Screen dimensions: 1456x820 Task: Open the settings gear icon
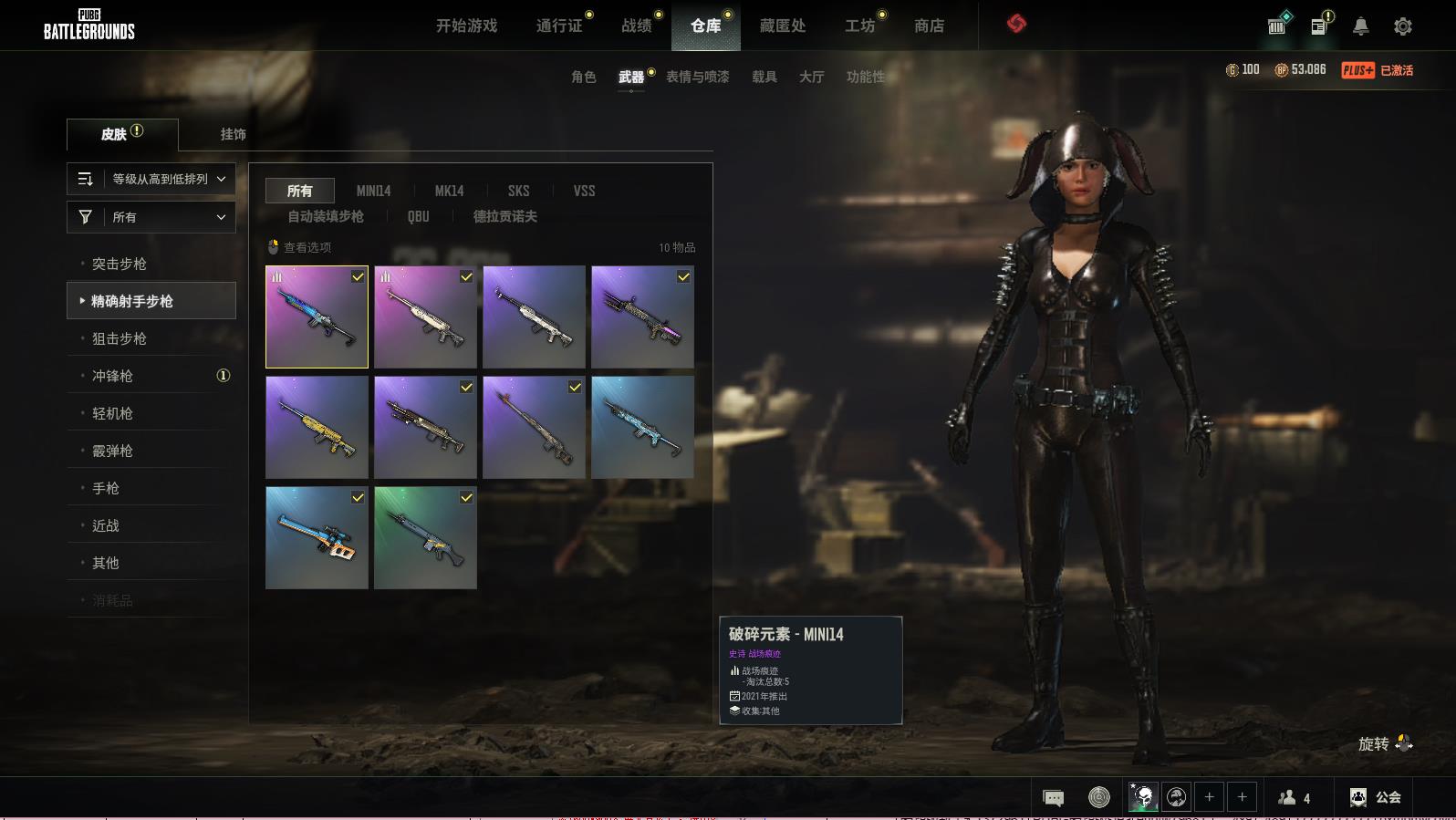pos(1403,26)
